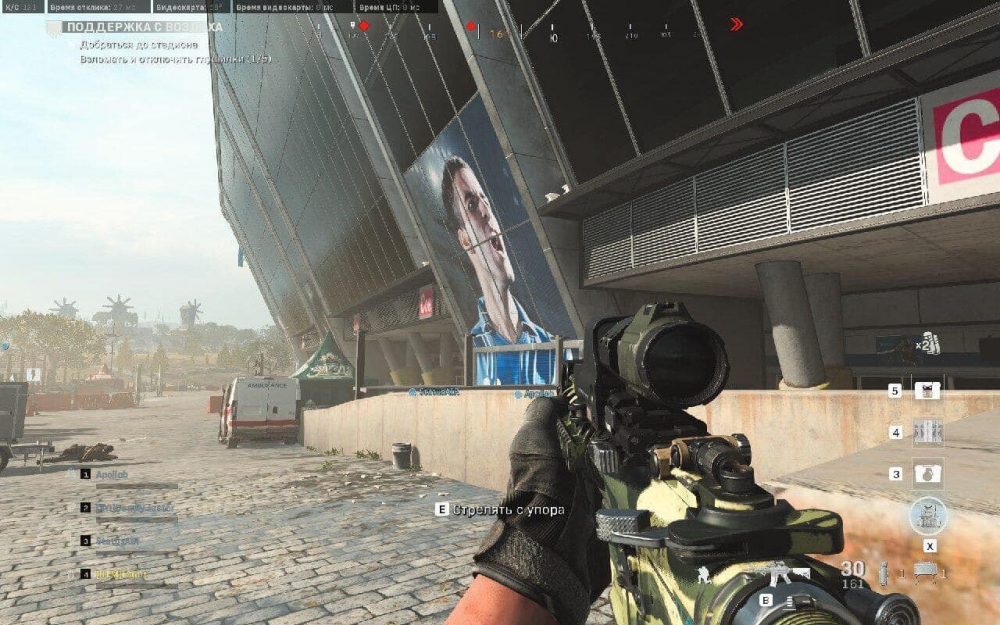Select the 'Добраться до стадиона' objective

coord(140,45)
